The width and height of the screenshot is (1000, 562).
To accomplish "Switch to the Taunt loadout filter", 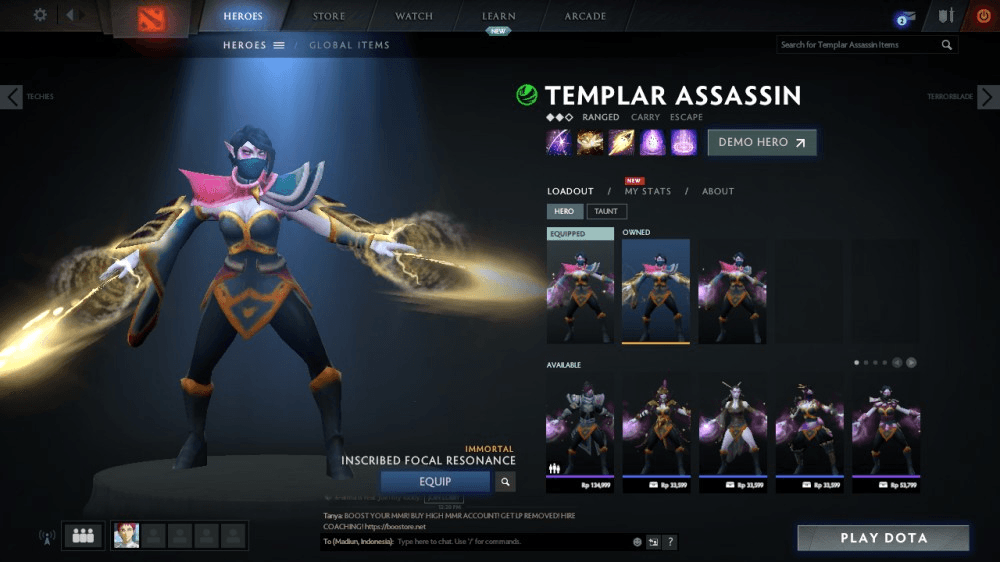I will click(x=606, y=211).
